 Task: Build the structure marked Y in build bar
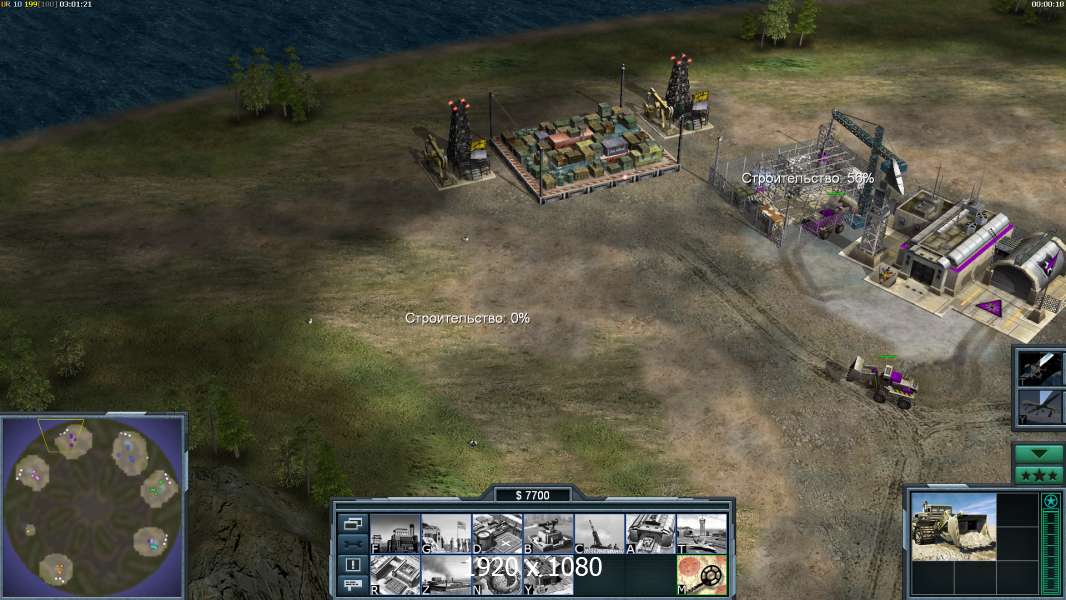coord(548,575)
